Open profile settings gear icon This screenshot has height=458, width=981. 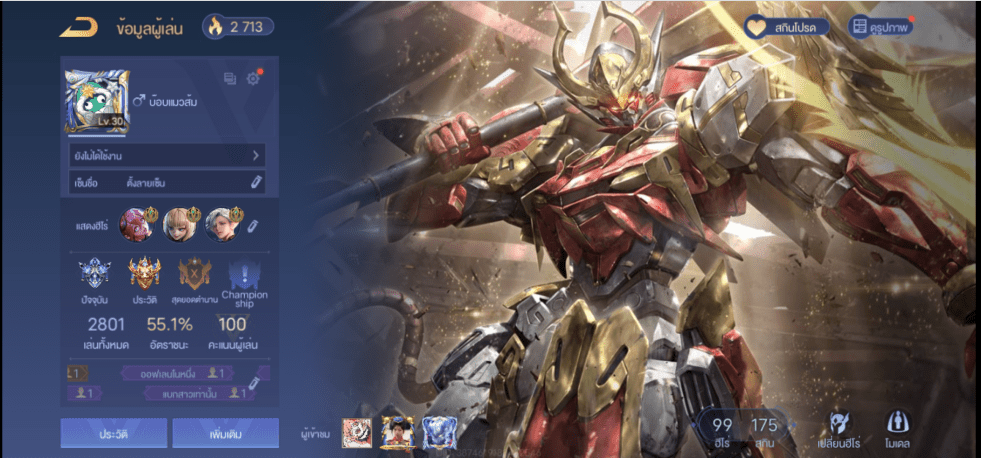(253, 79)
